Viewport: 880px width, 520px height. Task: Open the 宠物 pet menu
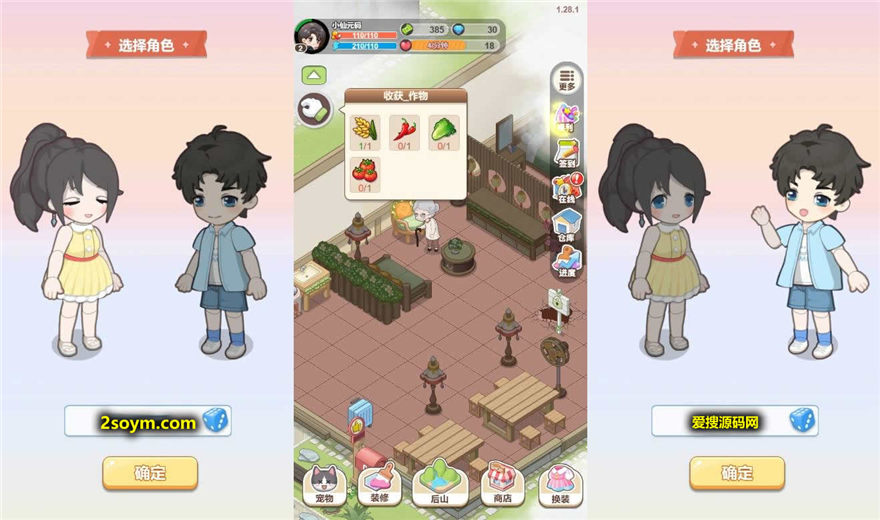pos(323,485)
